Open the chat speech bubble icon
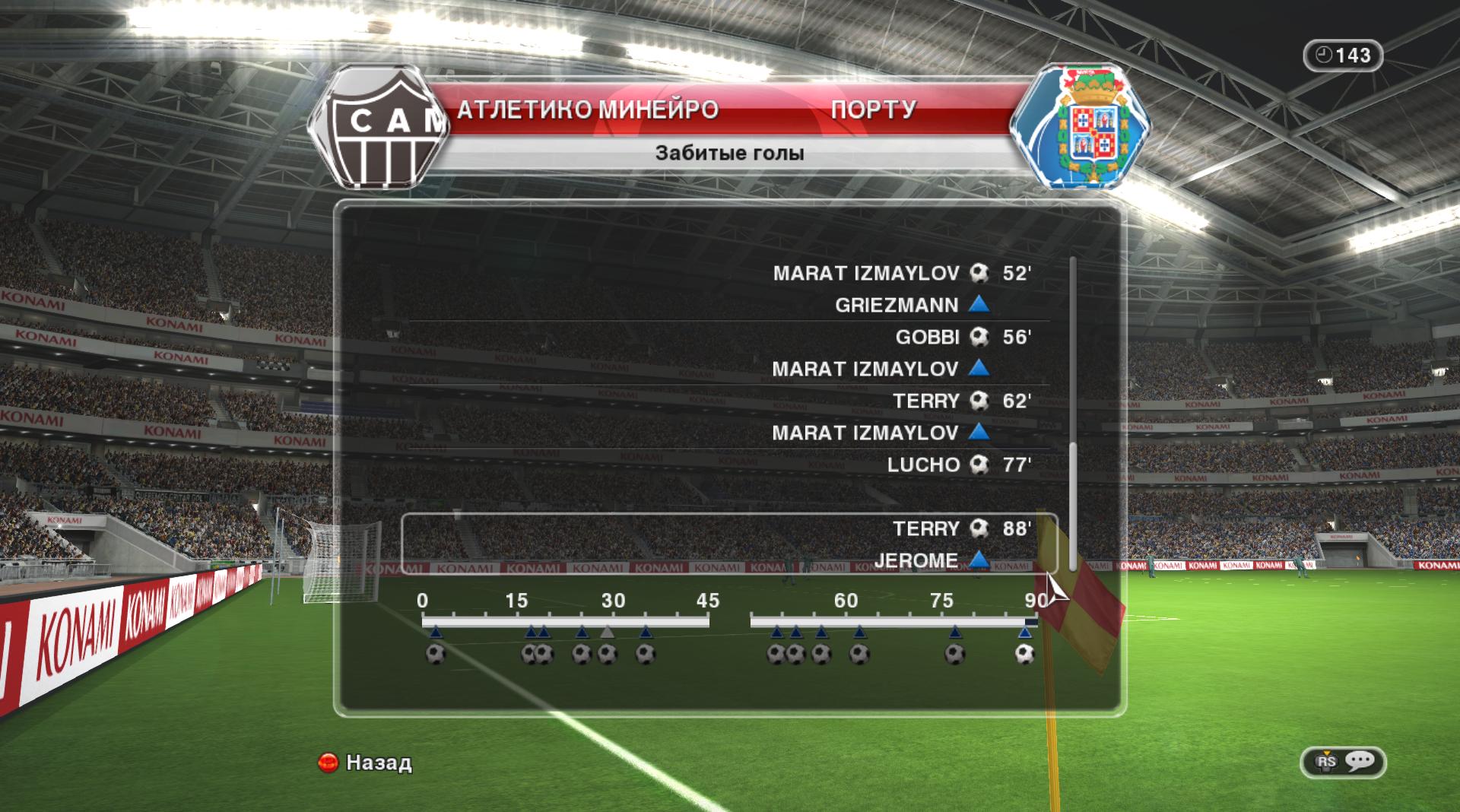 pos(1359,761)
